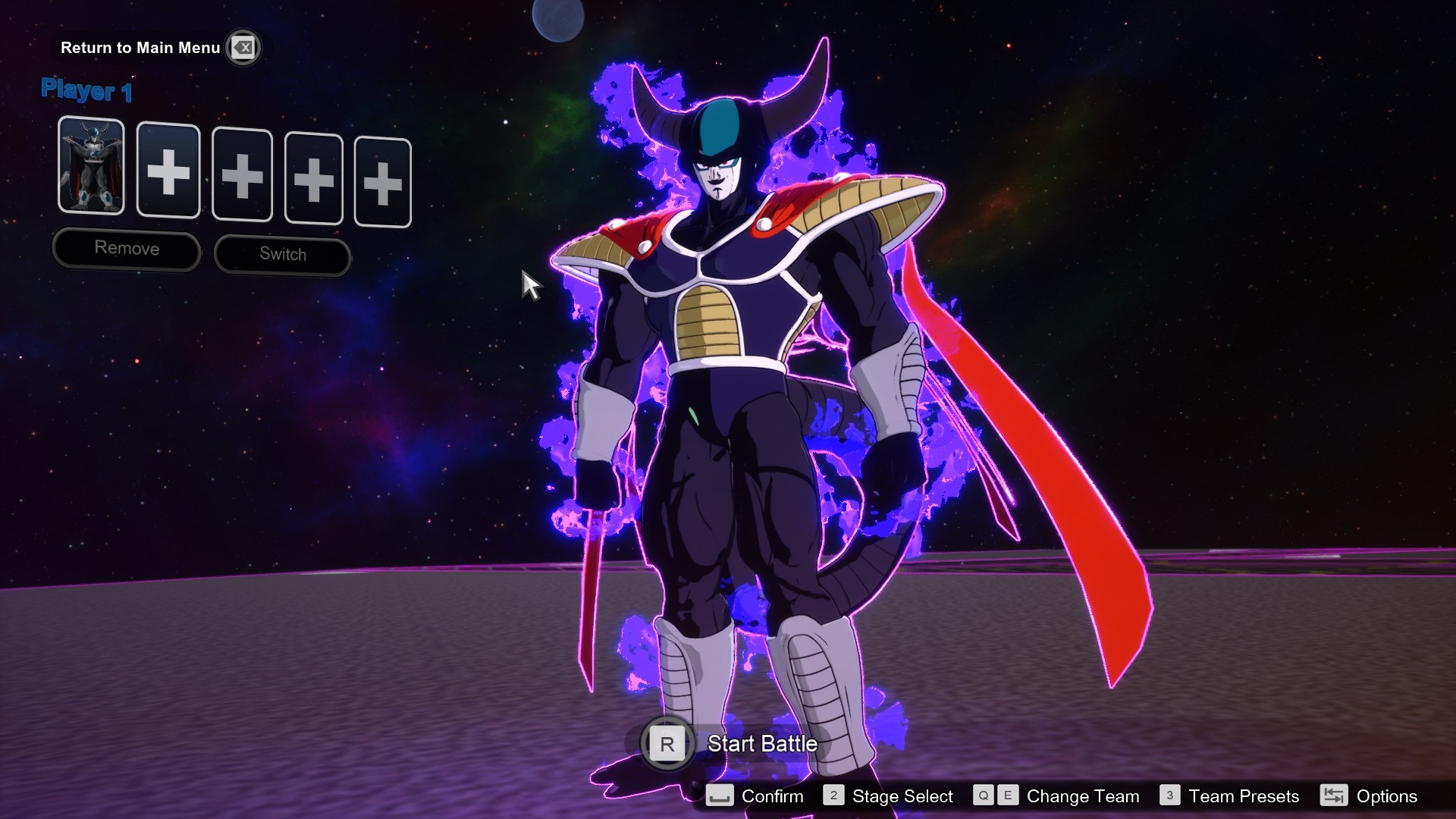1456x819 pixels.
Task: Click the swap-arrows icon beside Options
Action: coord(1332,796)
